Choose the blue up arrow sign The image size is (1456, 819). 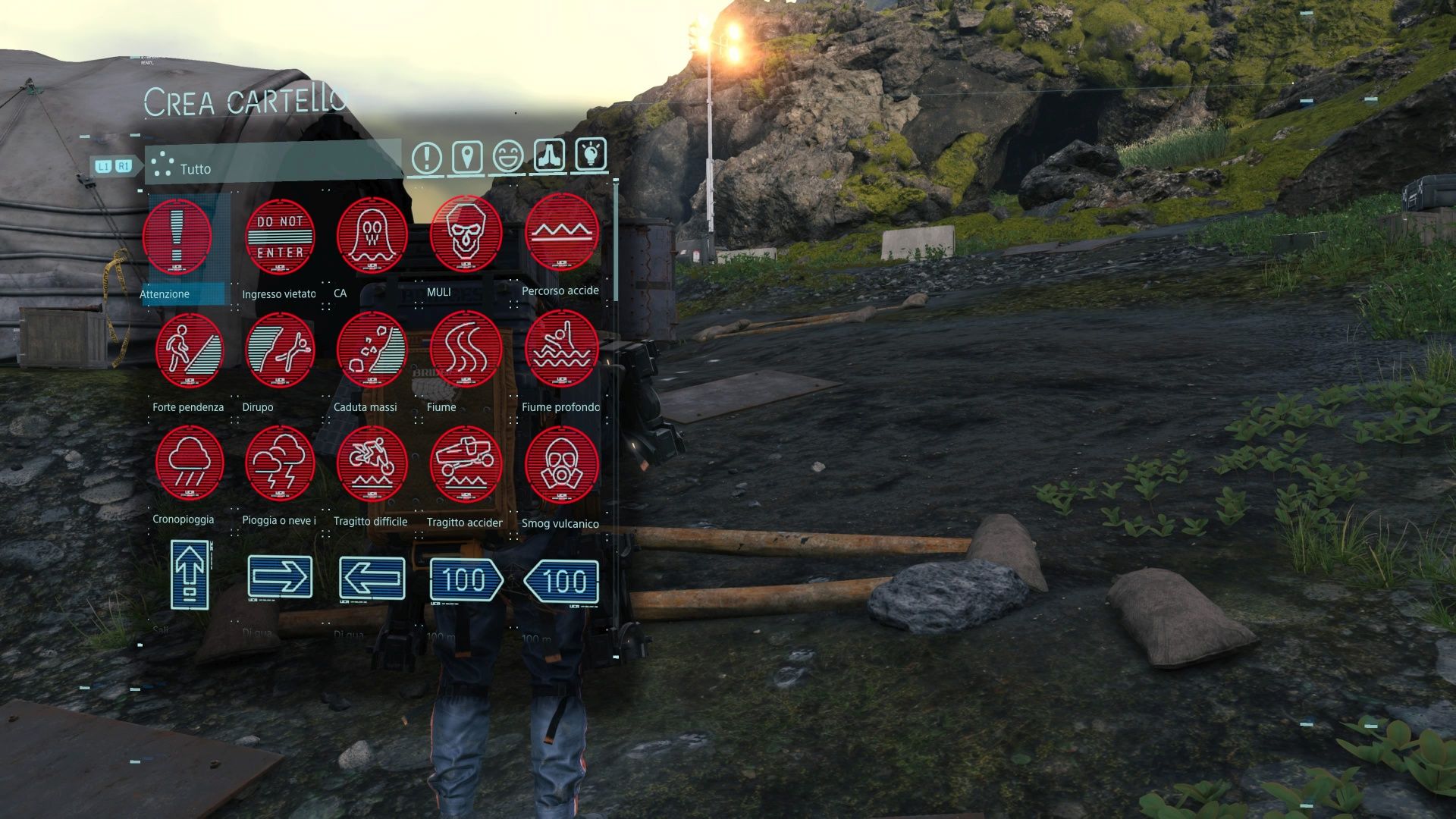pyautogui.click(x=190, y=575)
